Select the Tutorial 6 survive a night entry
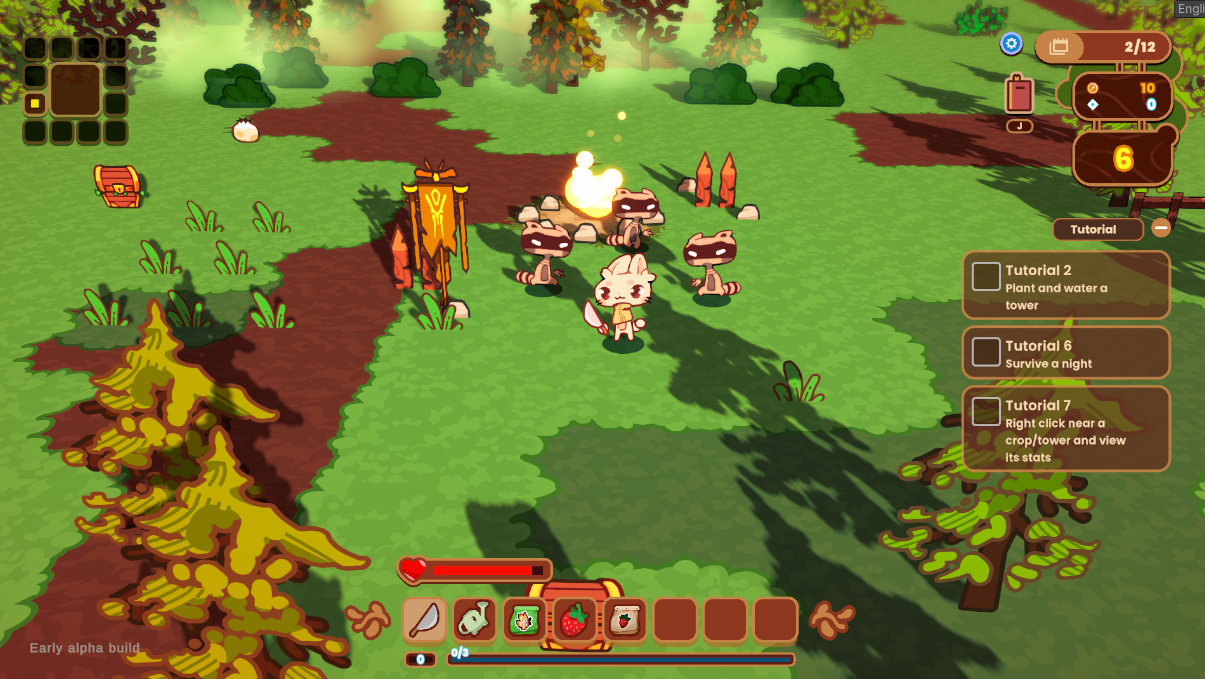Image resolution: width=1205 pixels, height=679 pixels. (1066, 353)
